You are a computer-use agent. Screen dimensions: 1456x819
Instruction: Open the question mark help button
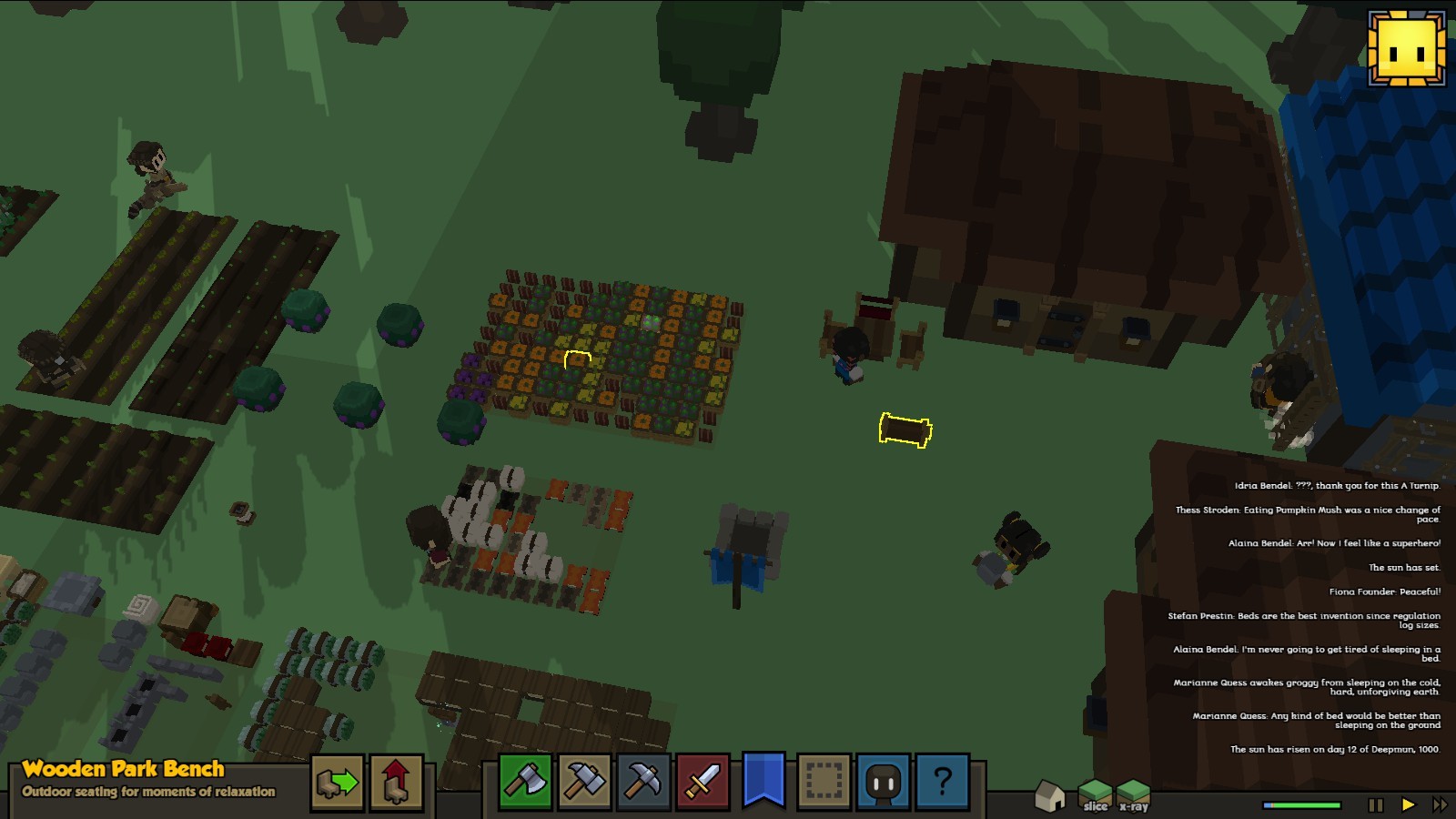tap(942, 781)
